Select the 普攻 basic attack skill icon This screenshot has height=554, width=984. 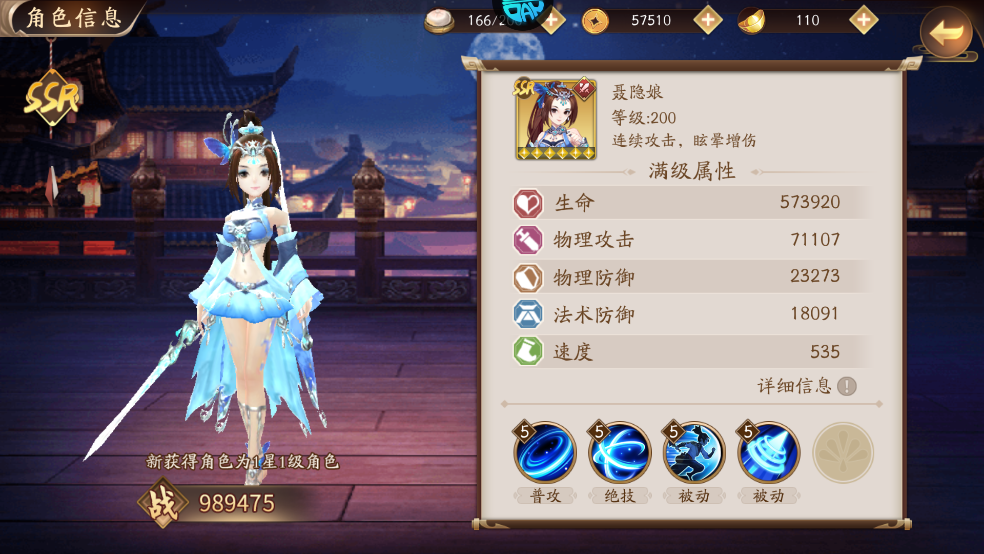545,453
